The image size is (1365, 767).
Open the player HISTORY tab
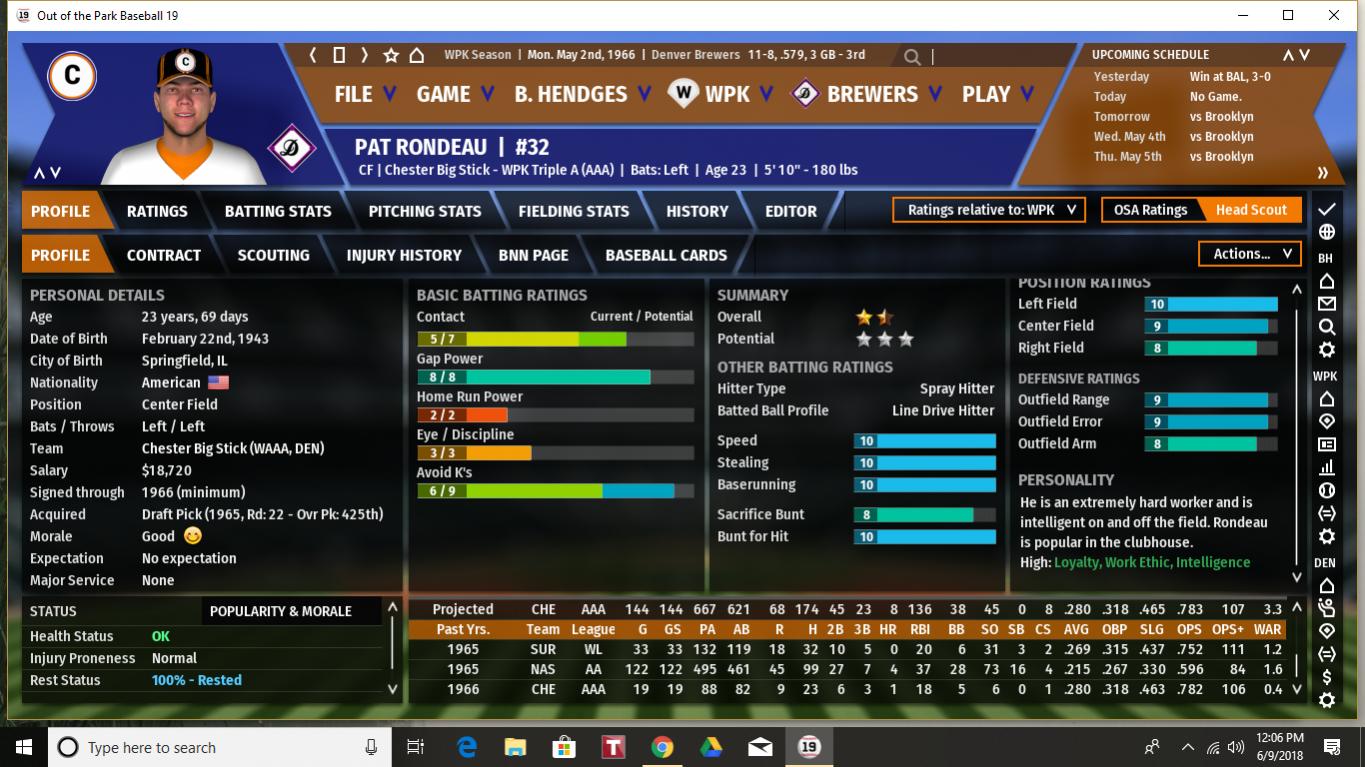[697, 211]
